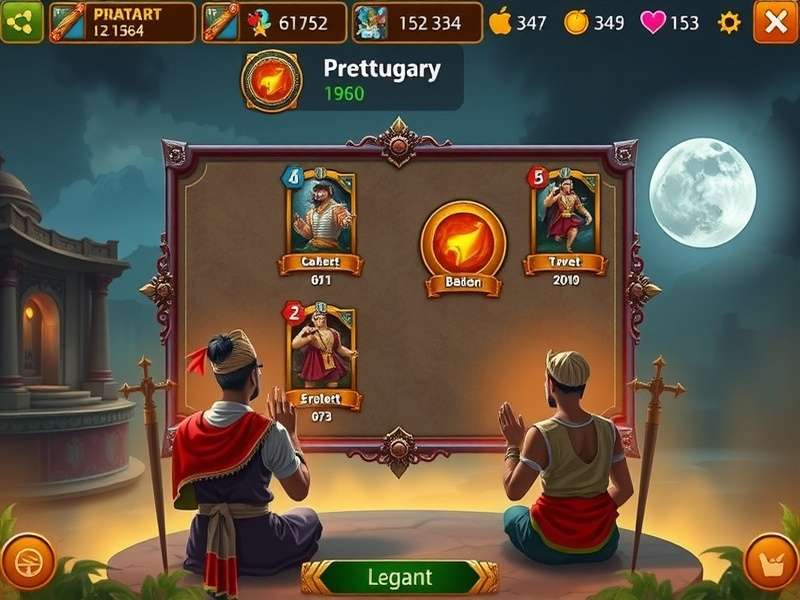Click the green share button
800x600 pixels.
pos(22,22)
